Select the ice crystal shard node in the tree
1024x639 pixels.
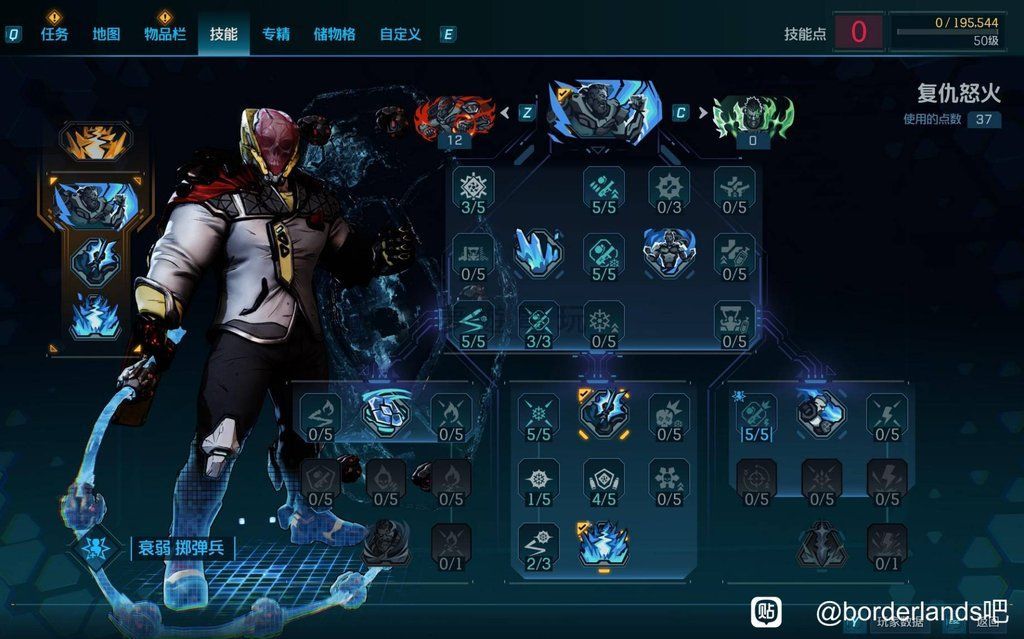coord(538,251)
